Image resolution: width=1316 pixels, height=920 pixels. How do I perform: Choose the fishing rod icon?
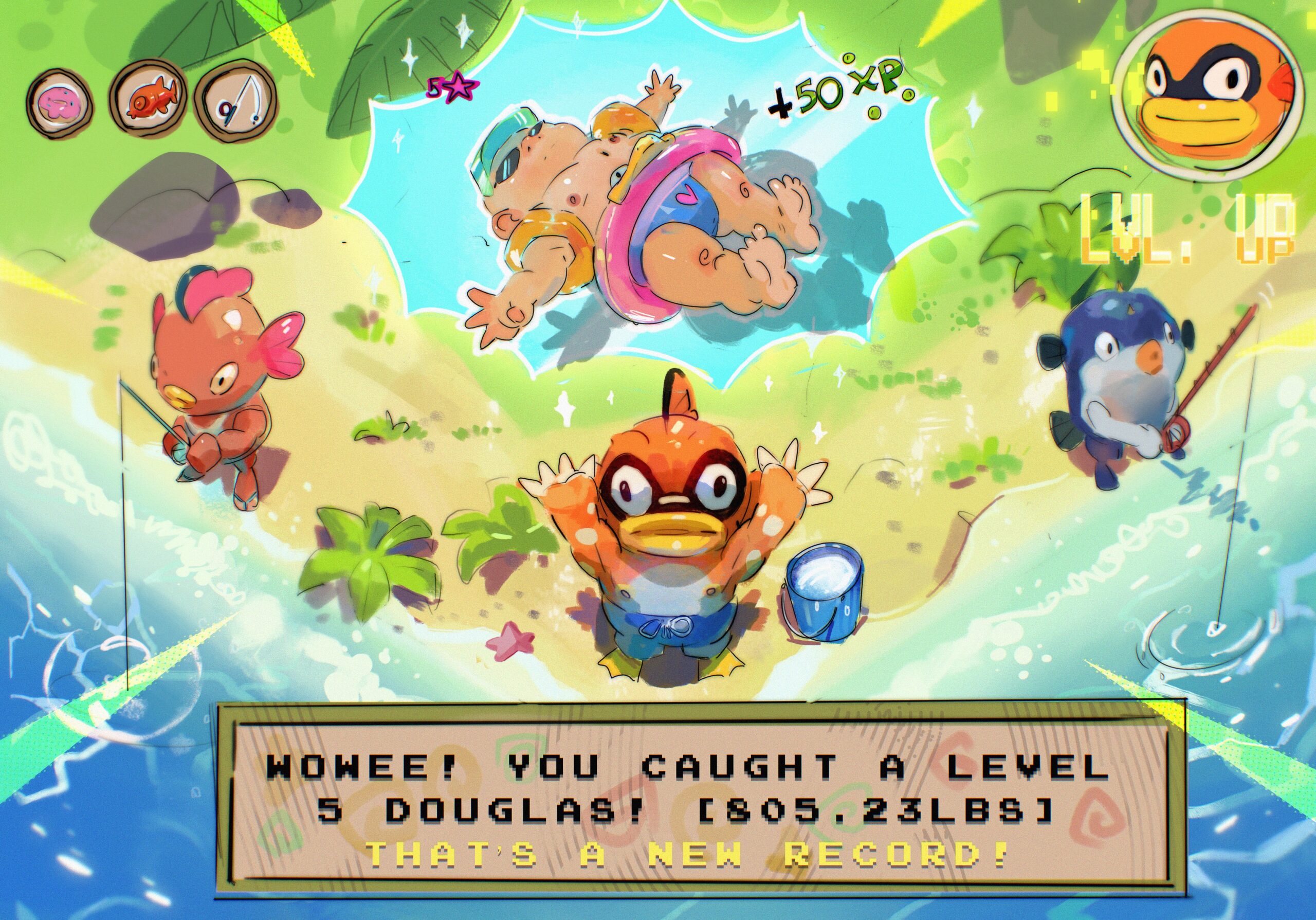pyautogui.click(x=235, y=101)
